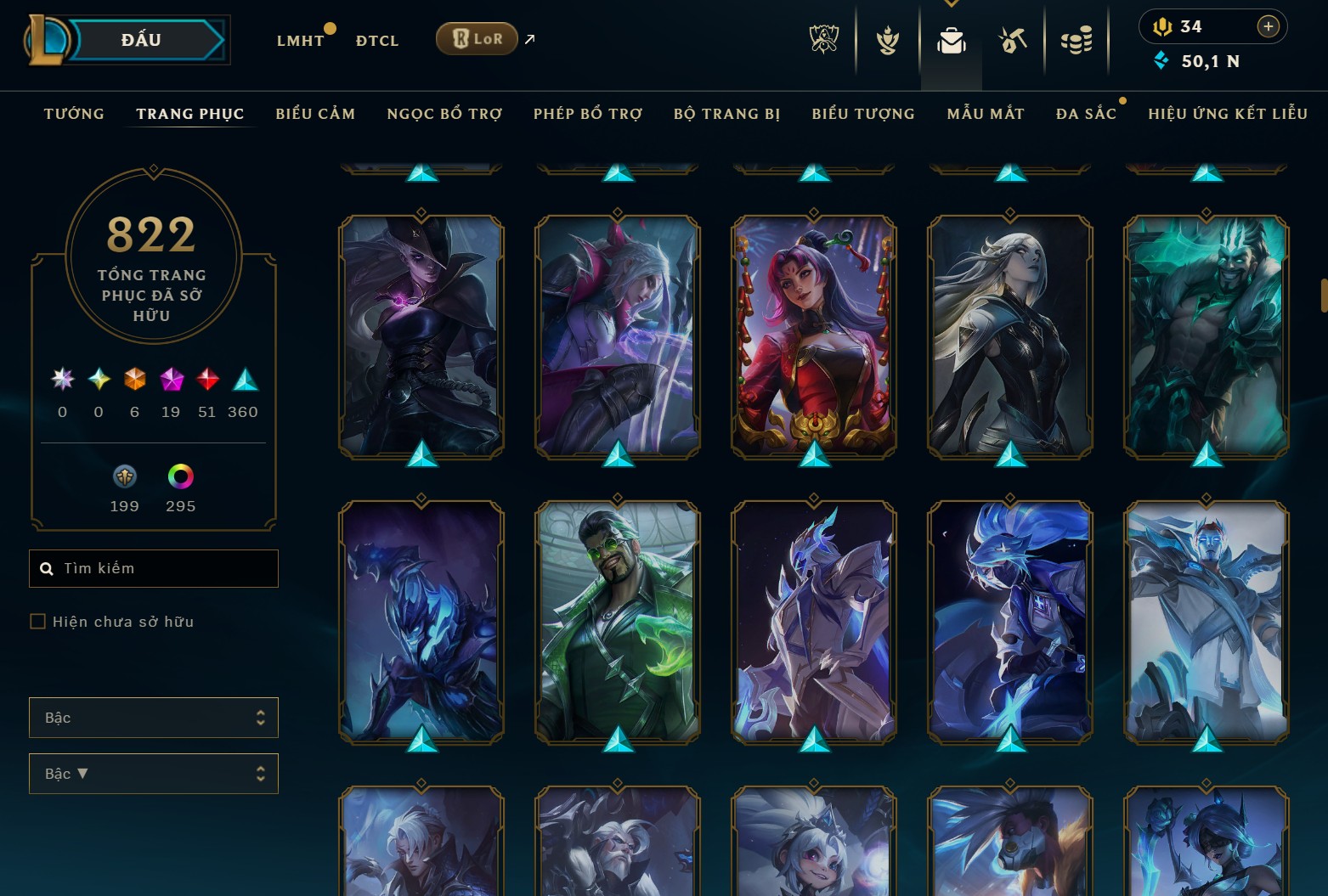Enable the Hiện chưa sở hữu checkbox
The width and height of the screenshot is (1328, 896).
[x=37, y=621]
